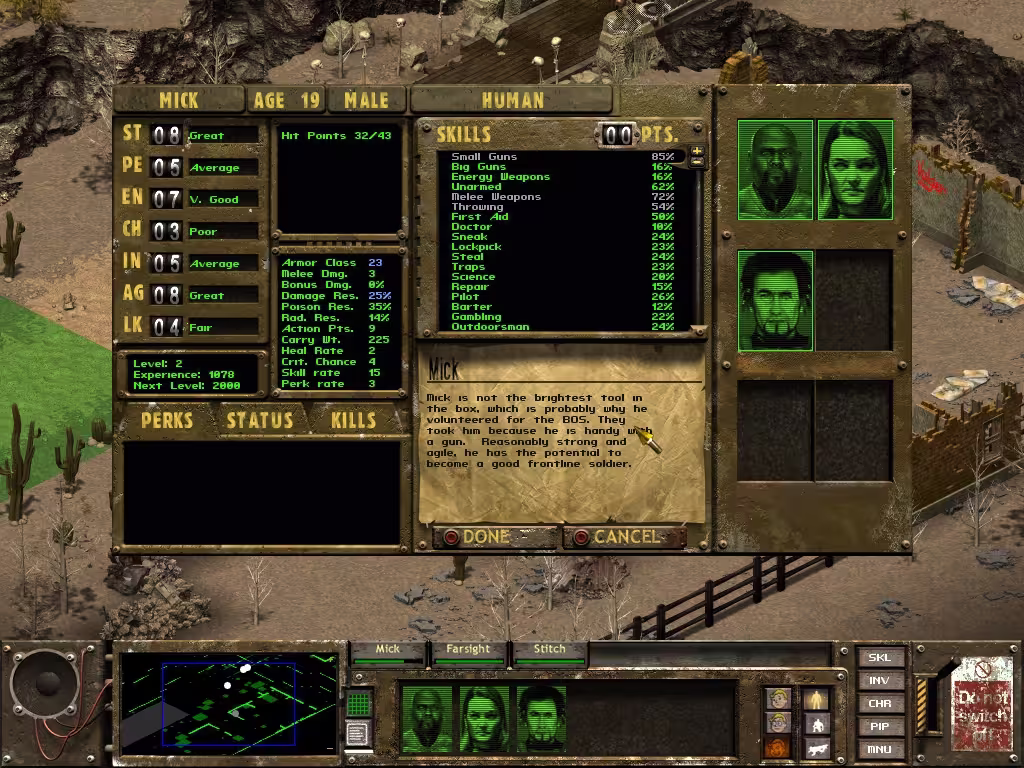The height and width of the screenshot is (768, 1024).
Task: Increase Small Guns with the plus button
Action: pyautogui.click(x=697, y=151)
